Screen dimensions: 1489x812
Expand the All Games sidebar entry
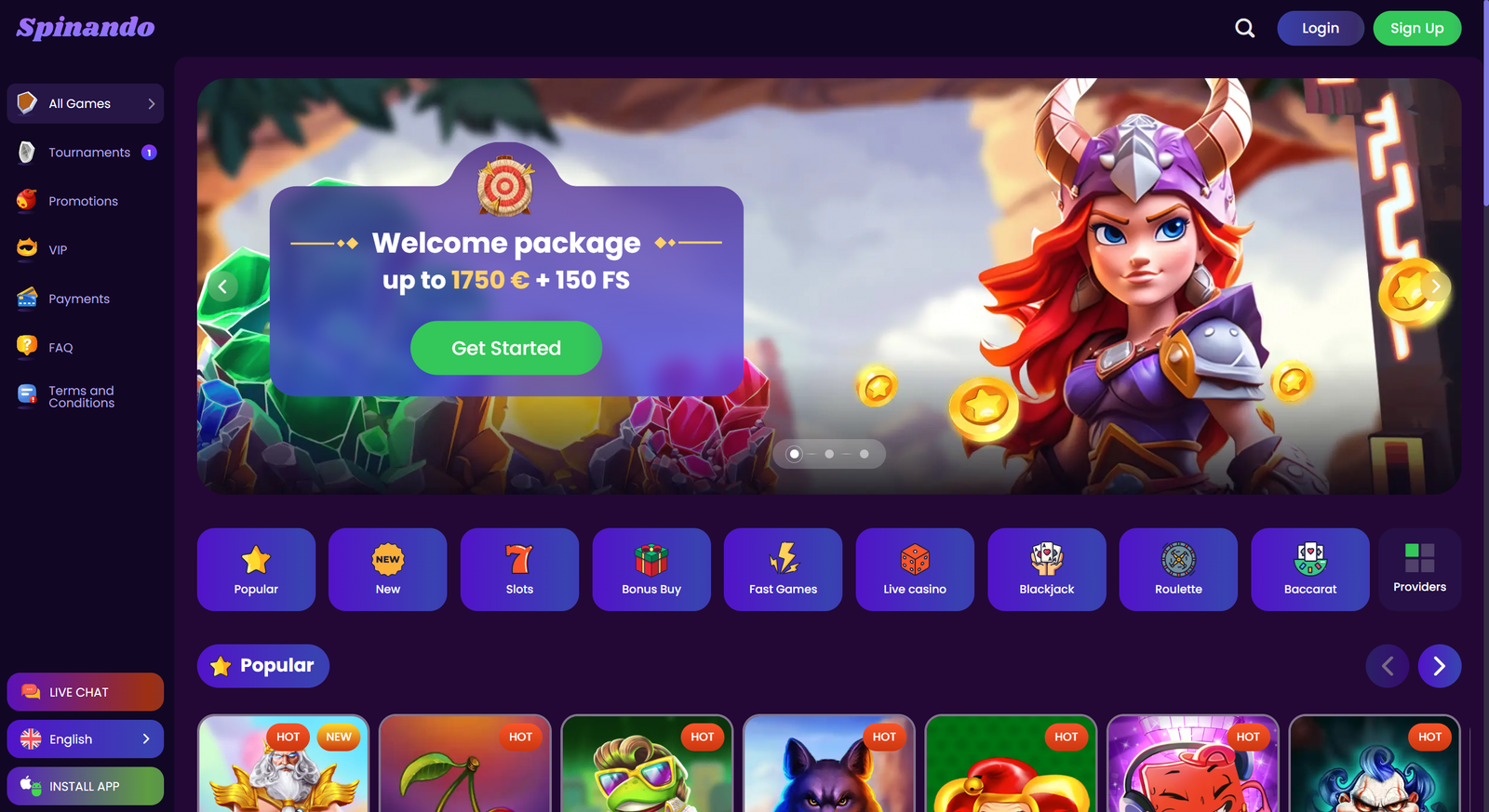coord(85,103)
